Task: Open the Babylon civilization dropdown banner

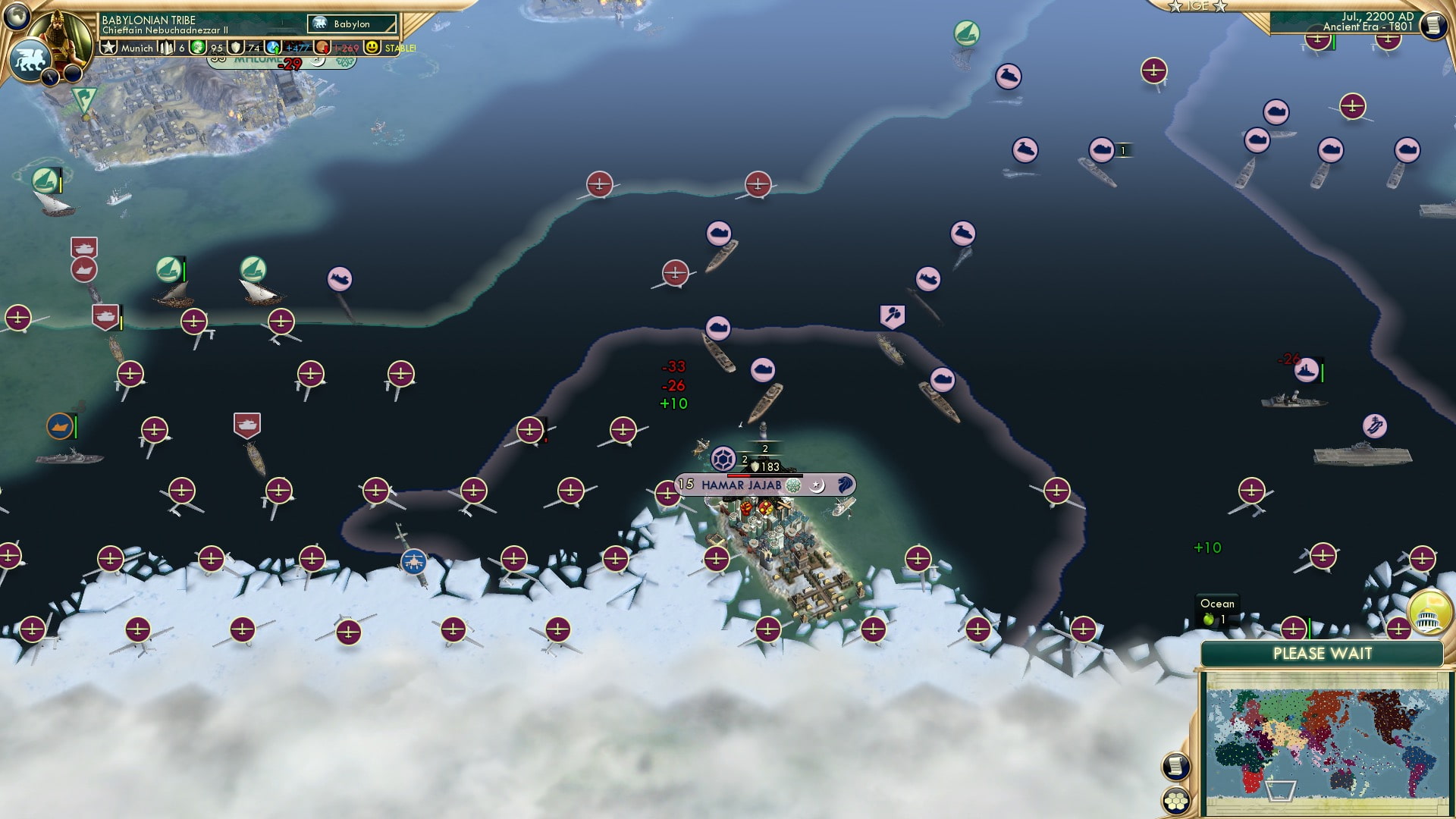Action: click(350, 24)
